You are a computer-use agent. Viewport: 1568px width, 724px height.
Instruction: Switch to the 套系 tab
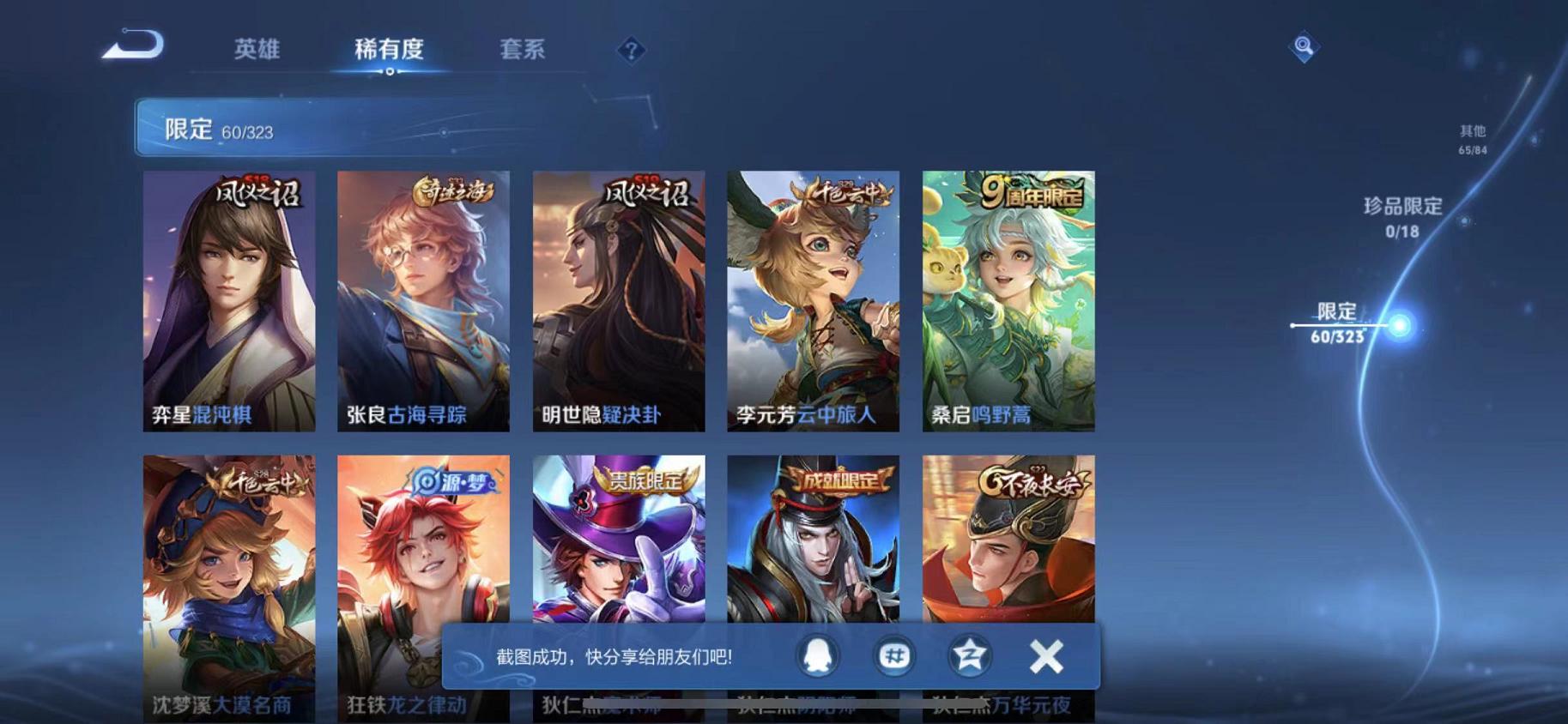522,50
